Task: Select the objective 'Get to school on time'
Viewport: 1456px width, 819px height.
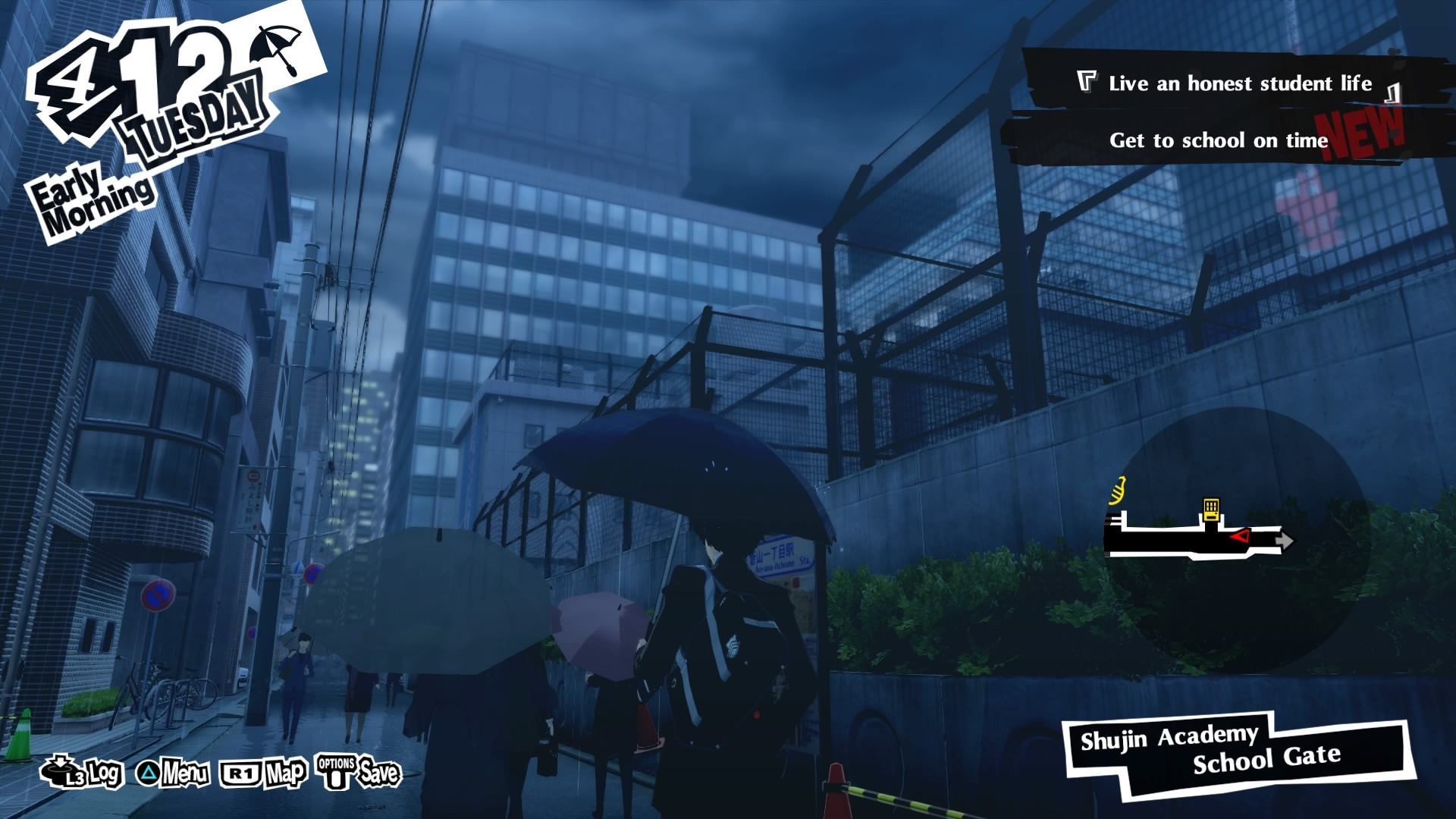Action: coord(1219,140)
